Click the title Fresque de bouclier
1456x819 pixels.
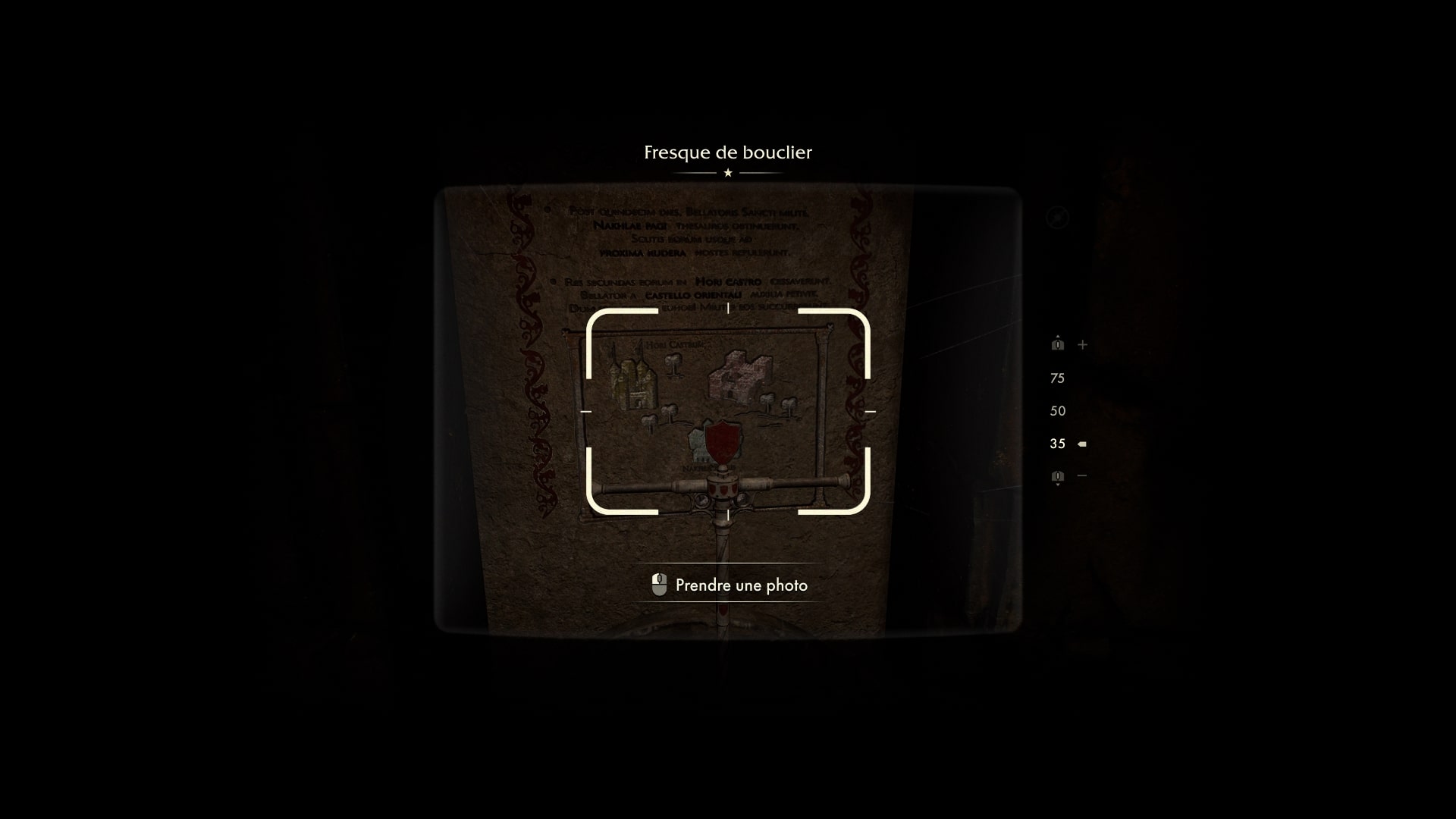[727, 152]
